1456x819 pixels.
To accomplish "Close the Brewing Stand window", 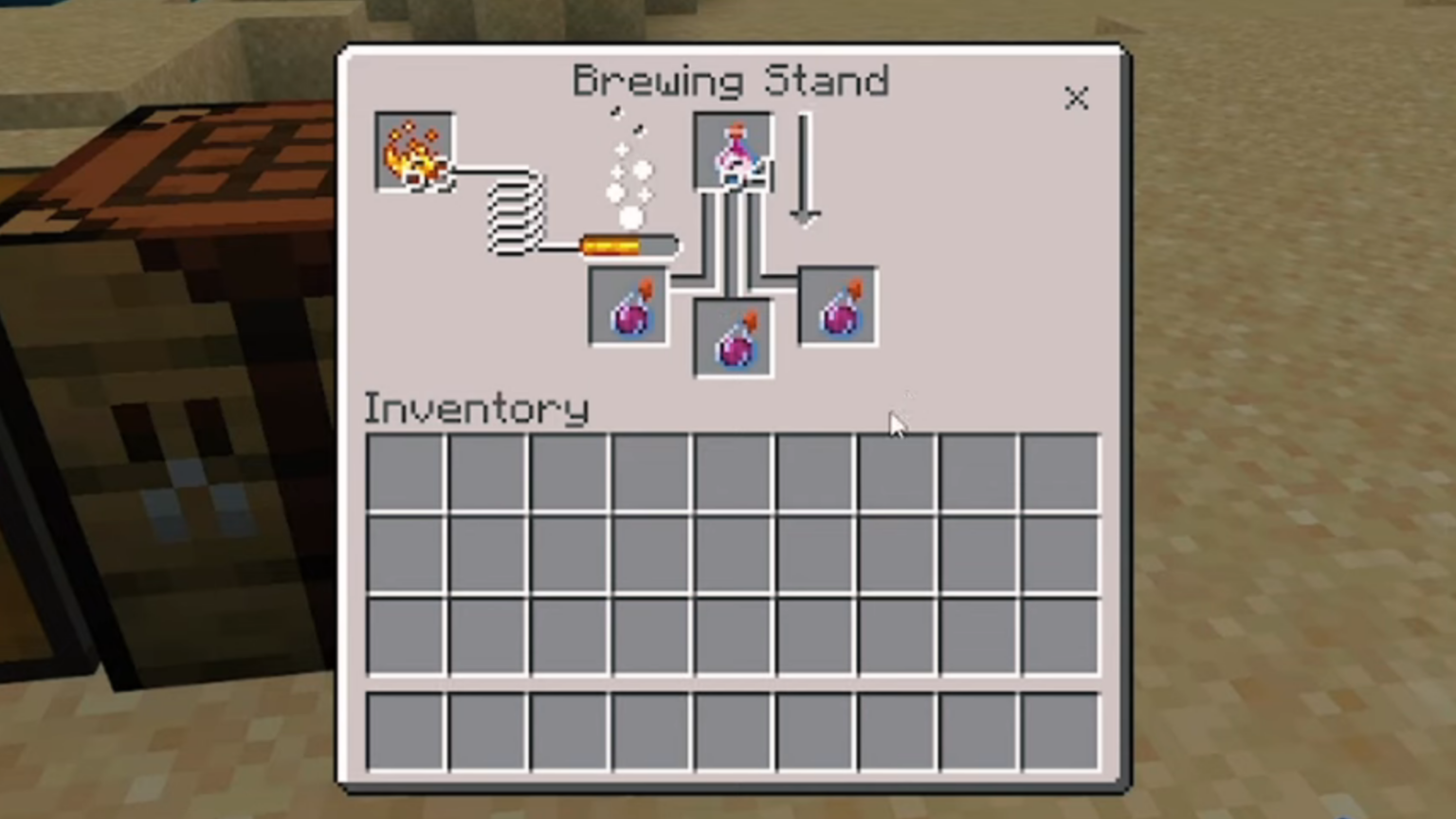I will click(1077, 98).
